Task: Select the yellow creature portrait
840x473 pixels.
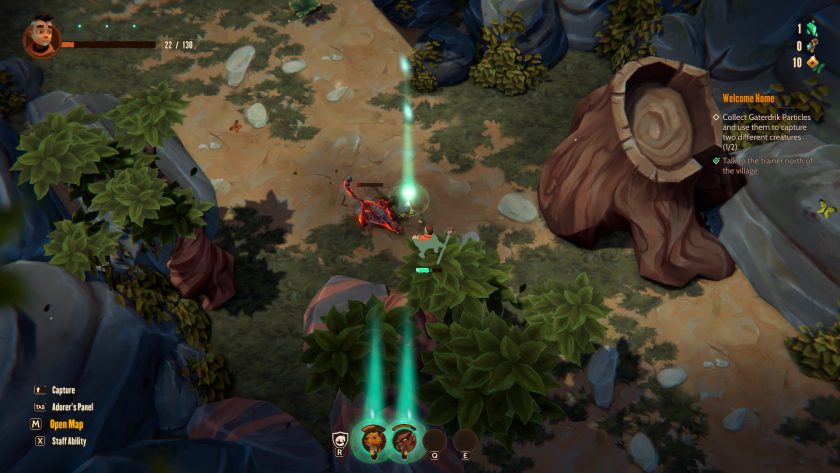Action: pyautogui.click(x=370, y=441)
